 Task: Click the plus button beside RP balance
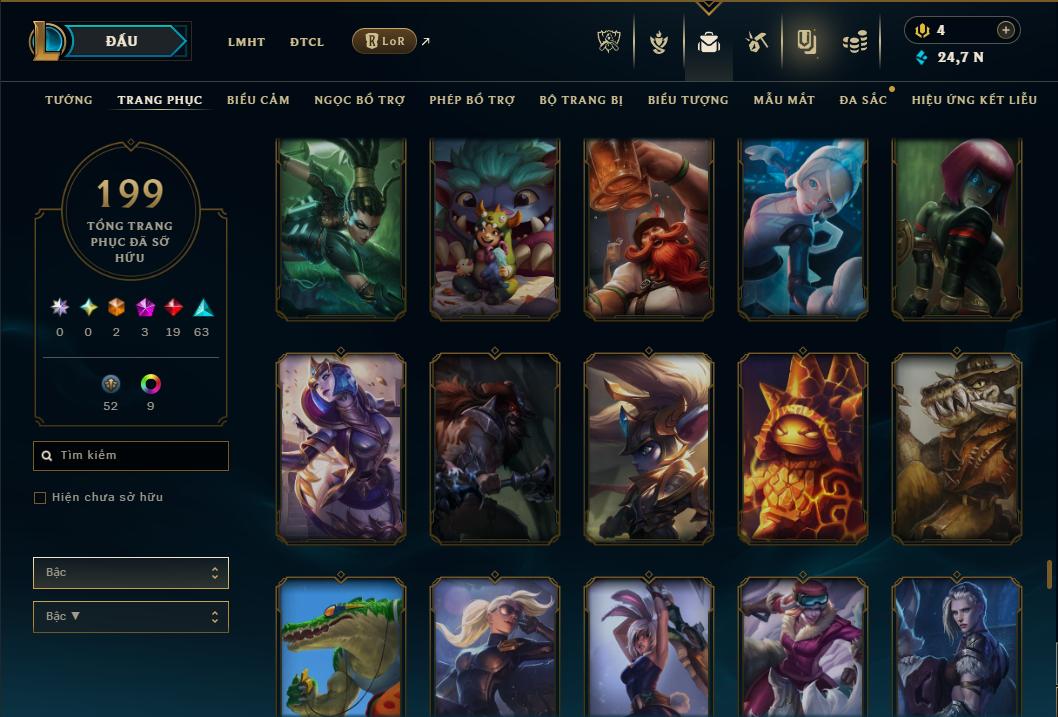(x=1005, y=31)
